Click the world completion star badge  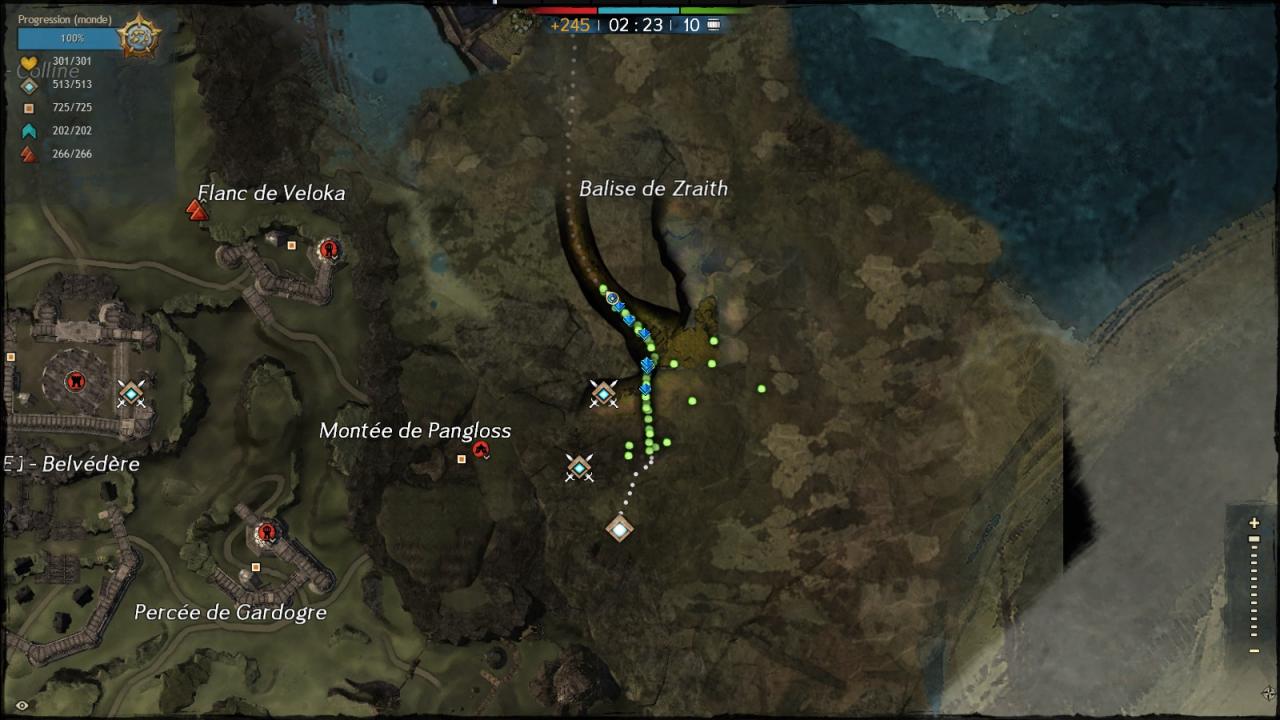[138, 38]
